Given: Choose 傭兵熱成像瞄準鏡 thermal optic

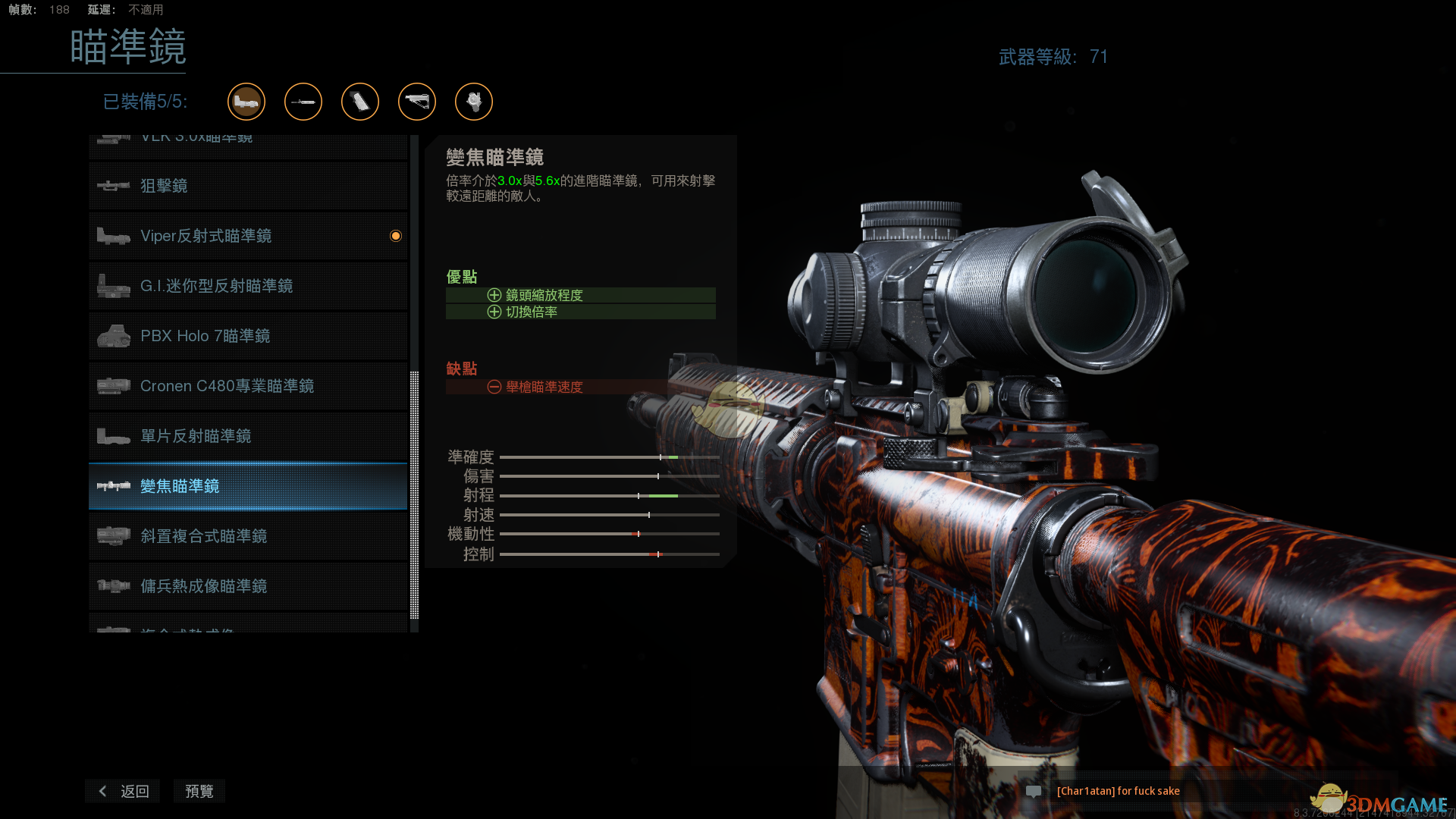Looking at the screenshot, I should 248,586.
